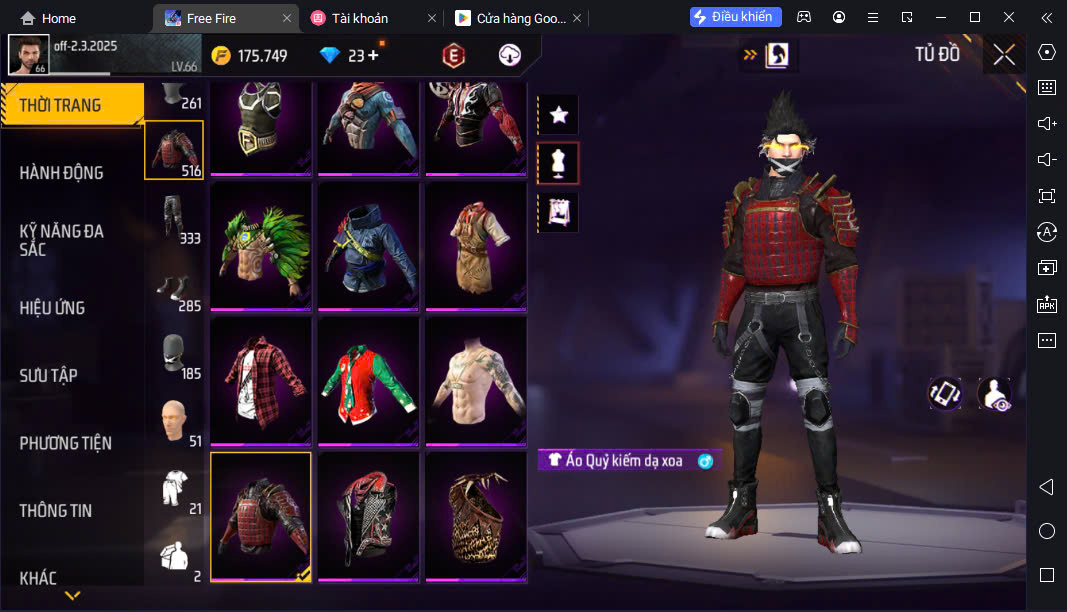This screenshot has height=612, width=1067.
Task: Close the wardrobe with the X button
Action: [1003, 54]
